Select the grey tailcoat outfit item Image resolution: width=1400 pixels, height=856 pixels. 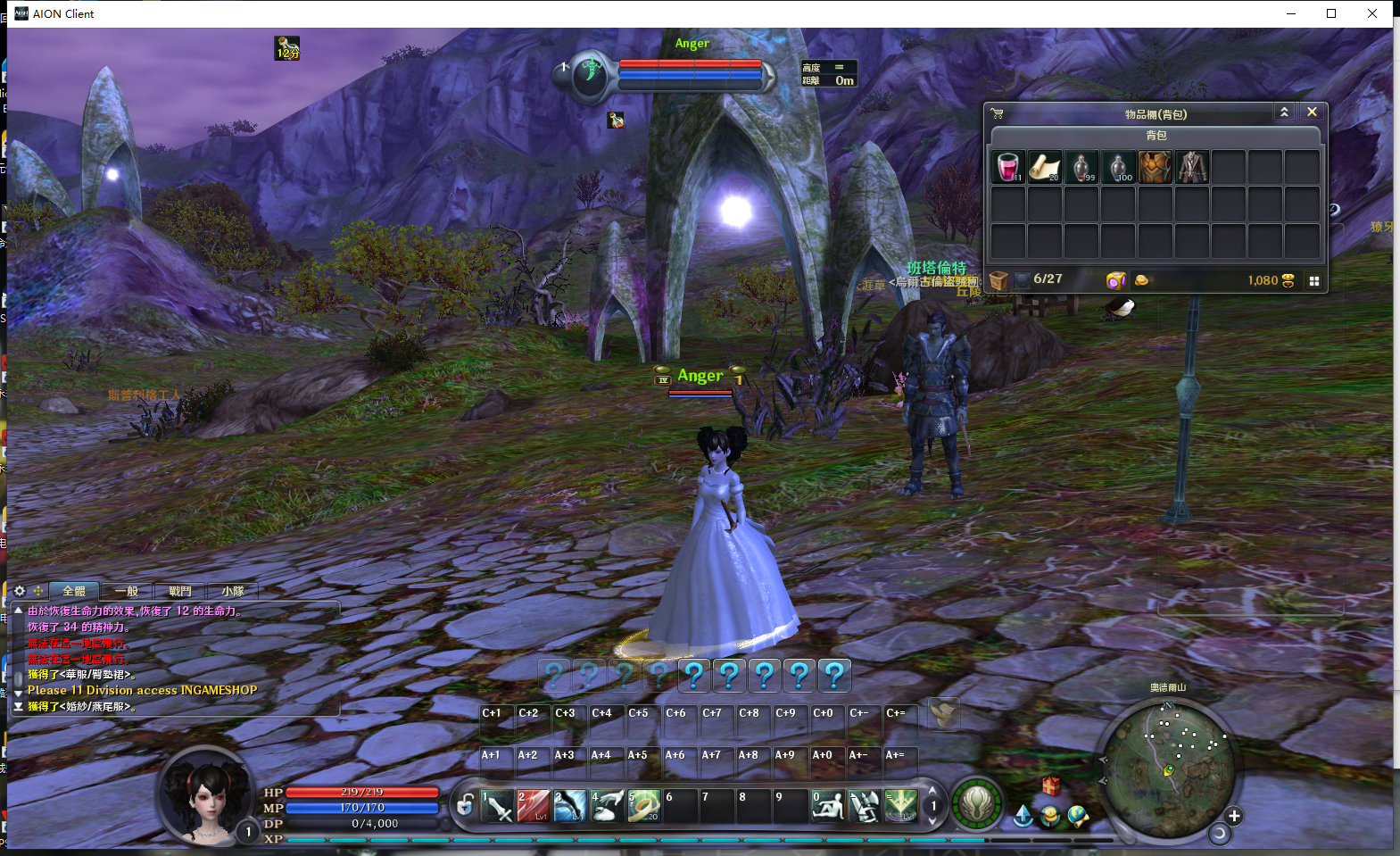[x=1192, y=167]
